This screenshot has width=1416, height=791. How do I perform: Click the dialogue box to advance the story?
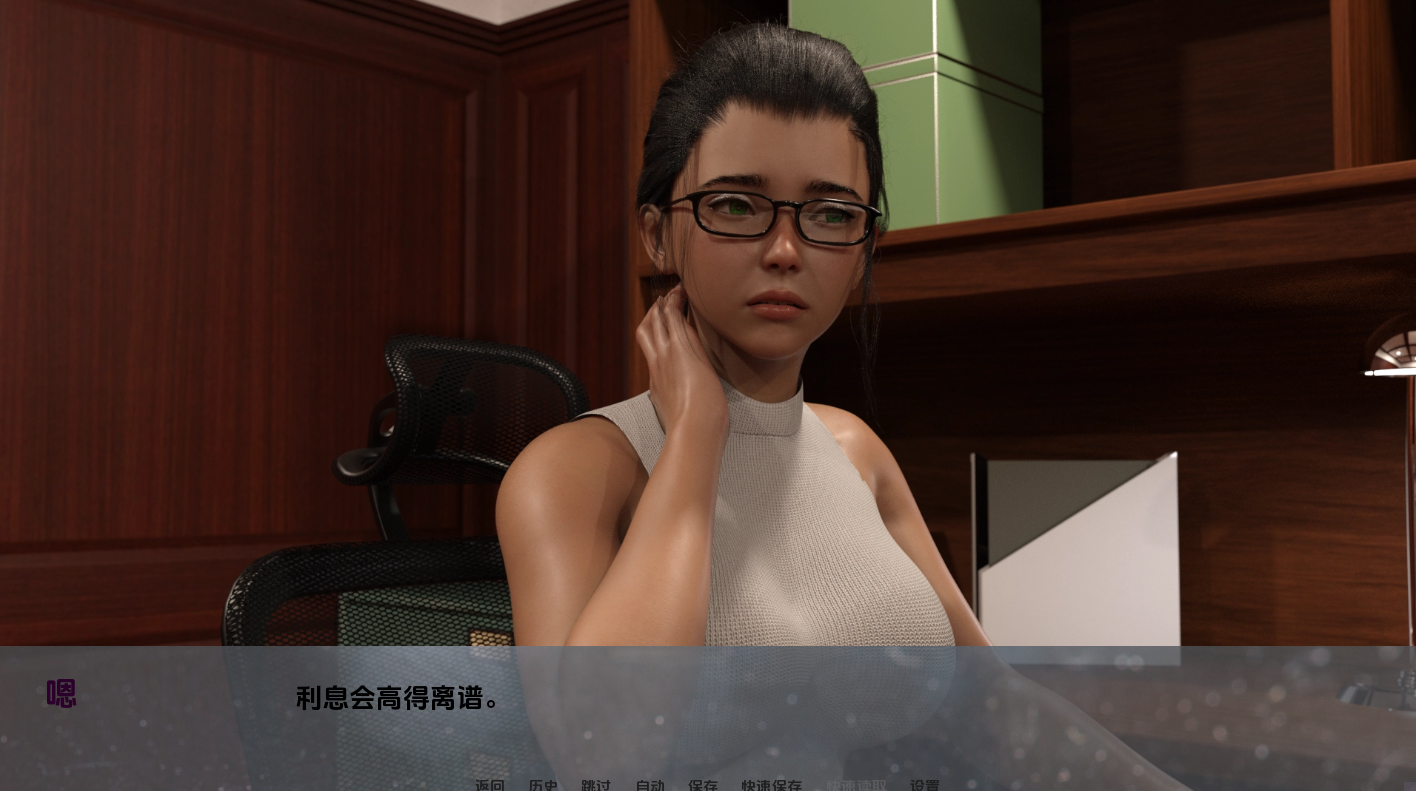pyautogui.click(x=700, y=699)
